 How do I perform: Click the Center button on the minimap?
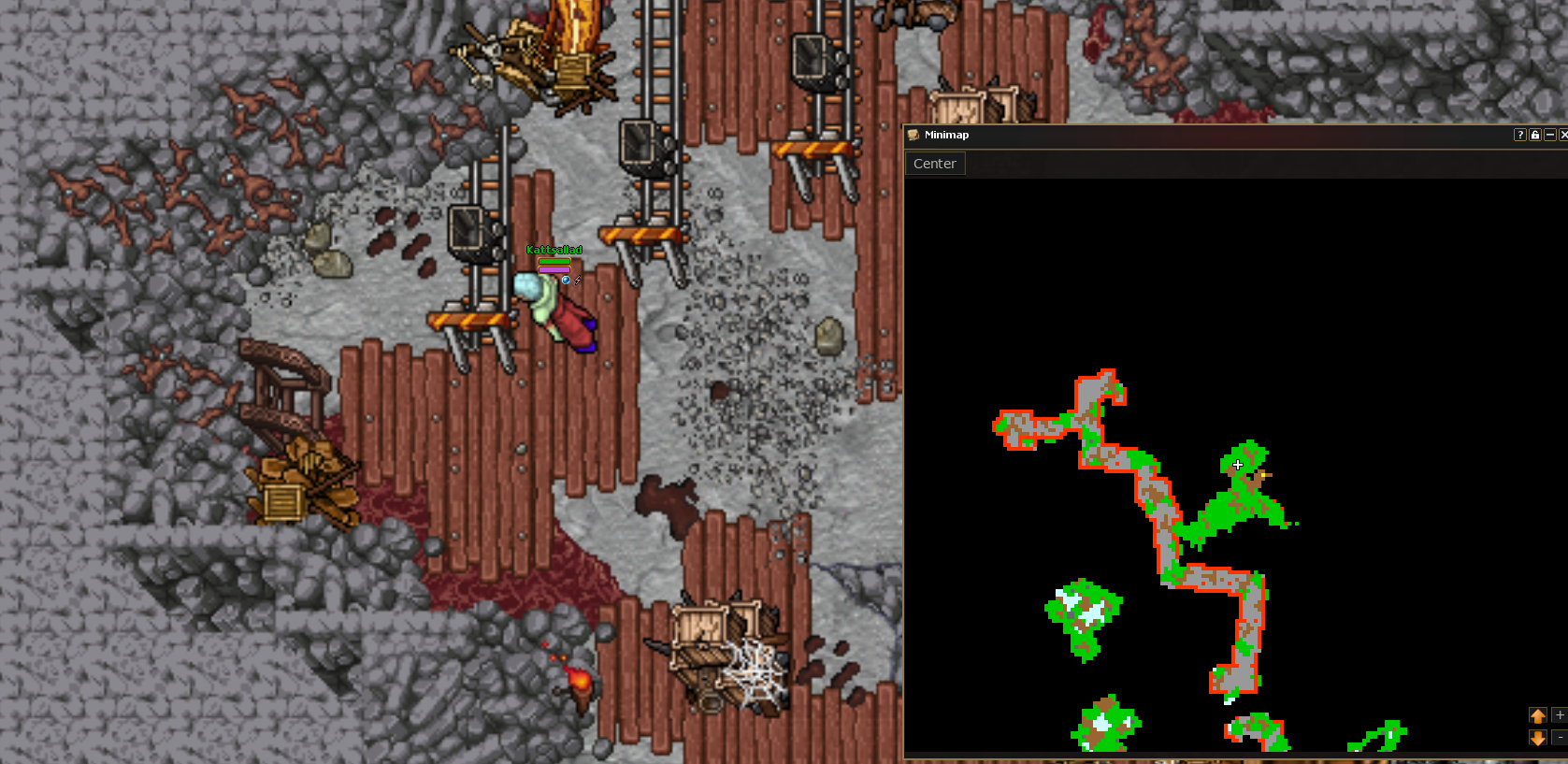[x=934, y=164]
